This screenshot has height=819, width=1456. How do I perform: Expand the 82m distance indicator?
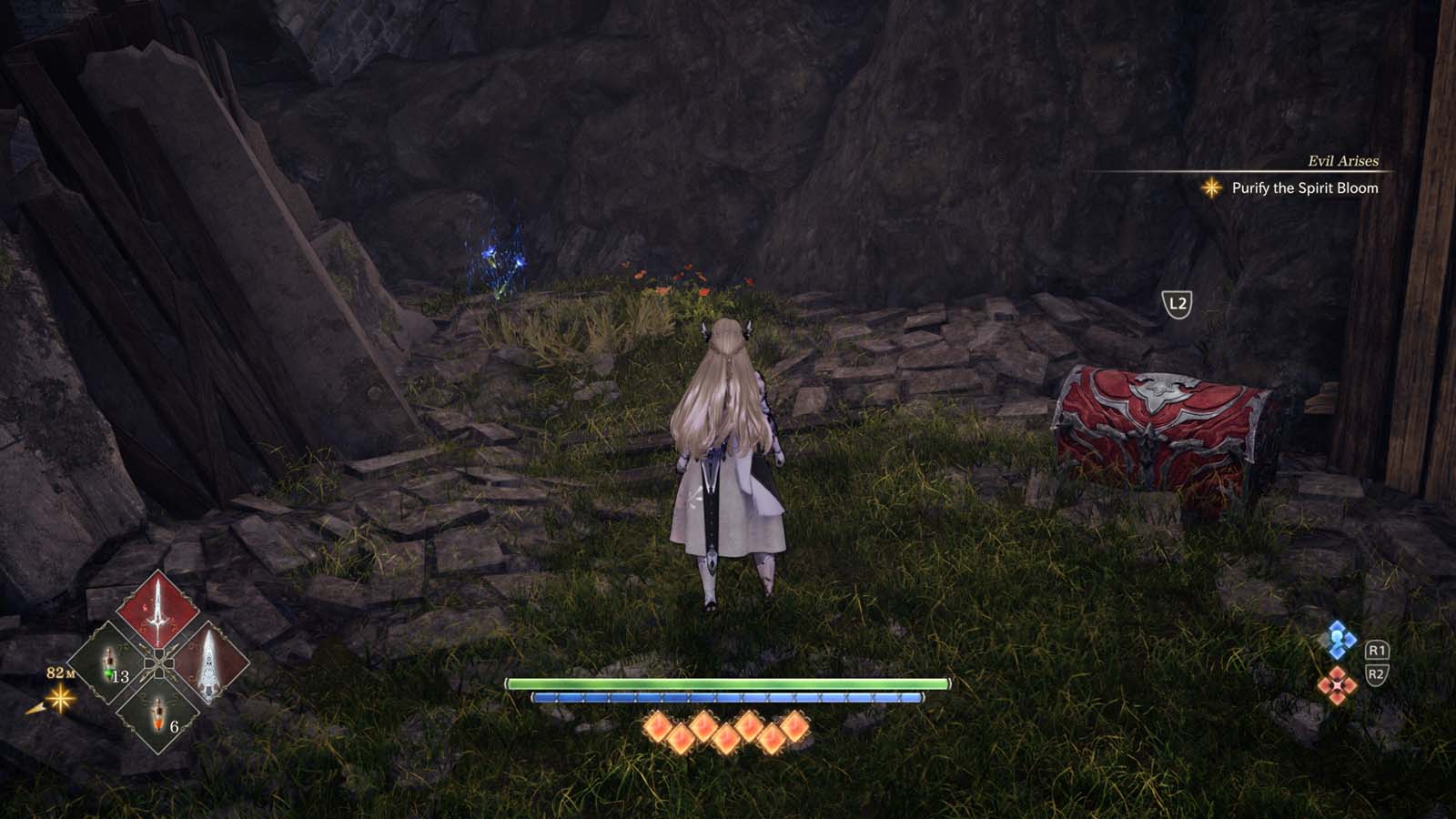tap(60, 675)
